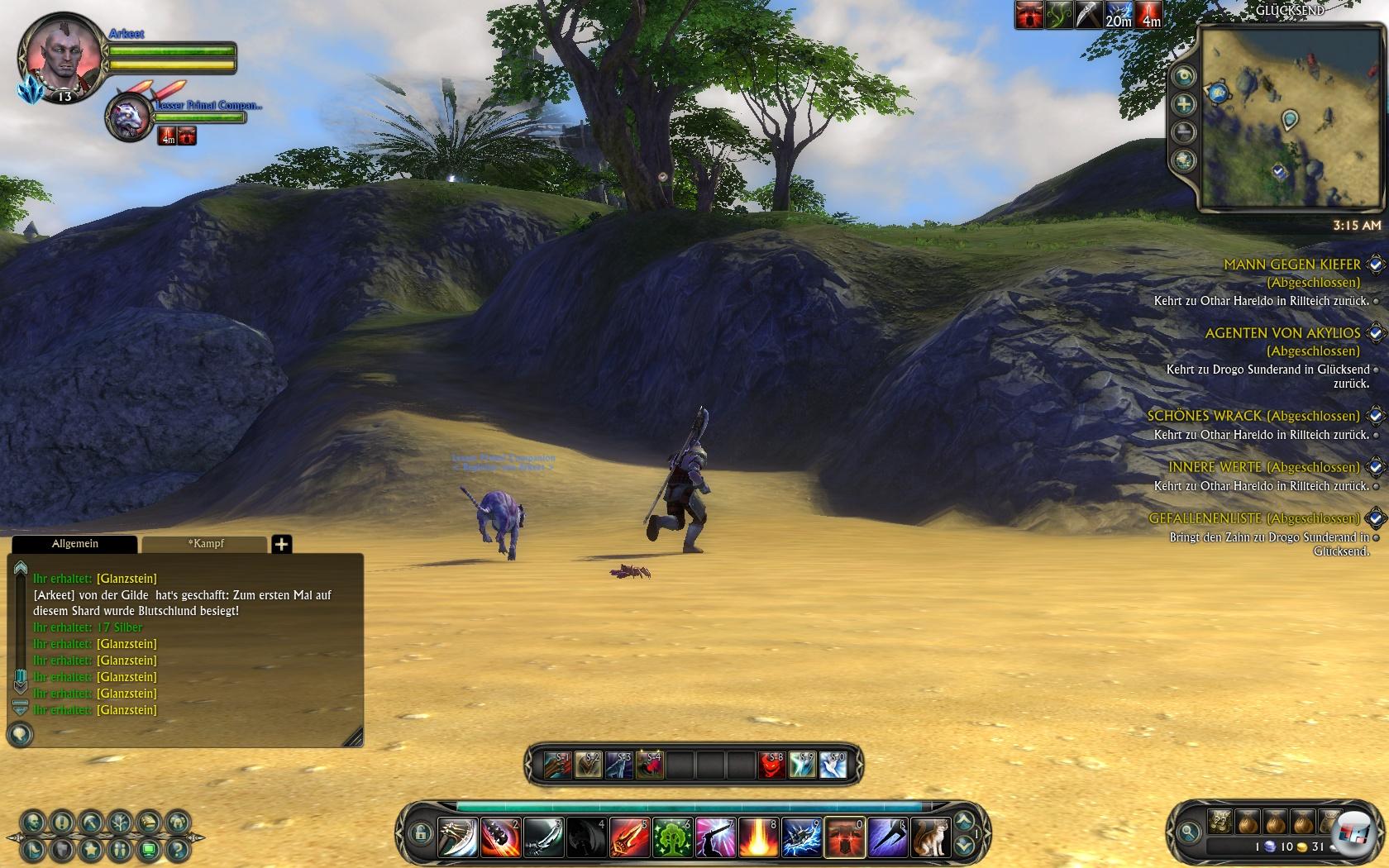This screenshot has width=1389, height=868.
Task: Trigger the flaming trident ability in slot 5
Action: coord(630,837)
